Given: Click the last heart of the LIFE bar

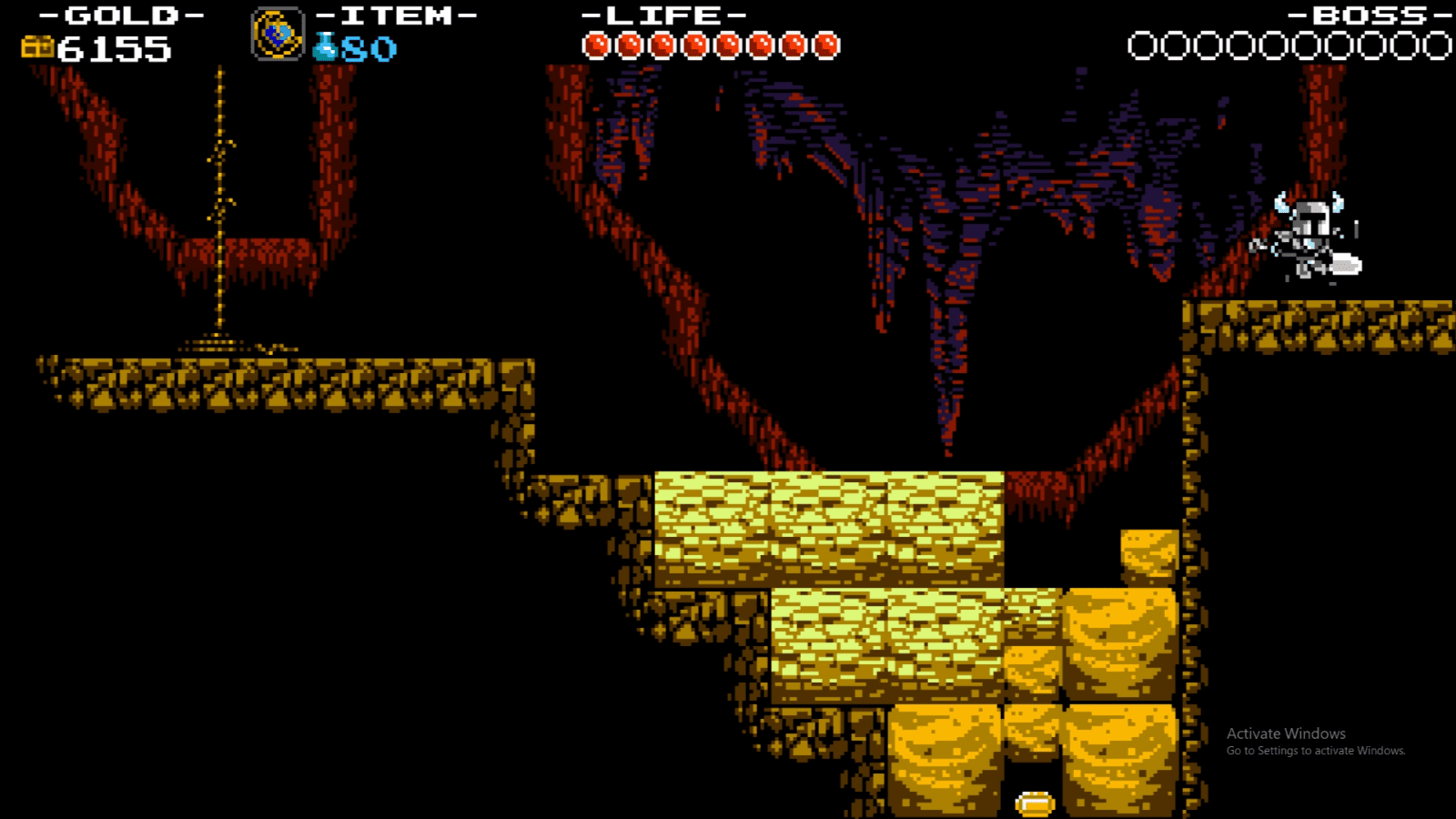Looking at the screenshot, I should pyautogui.click(x=826, y=42).
